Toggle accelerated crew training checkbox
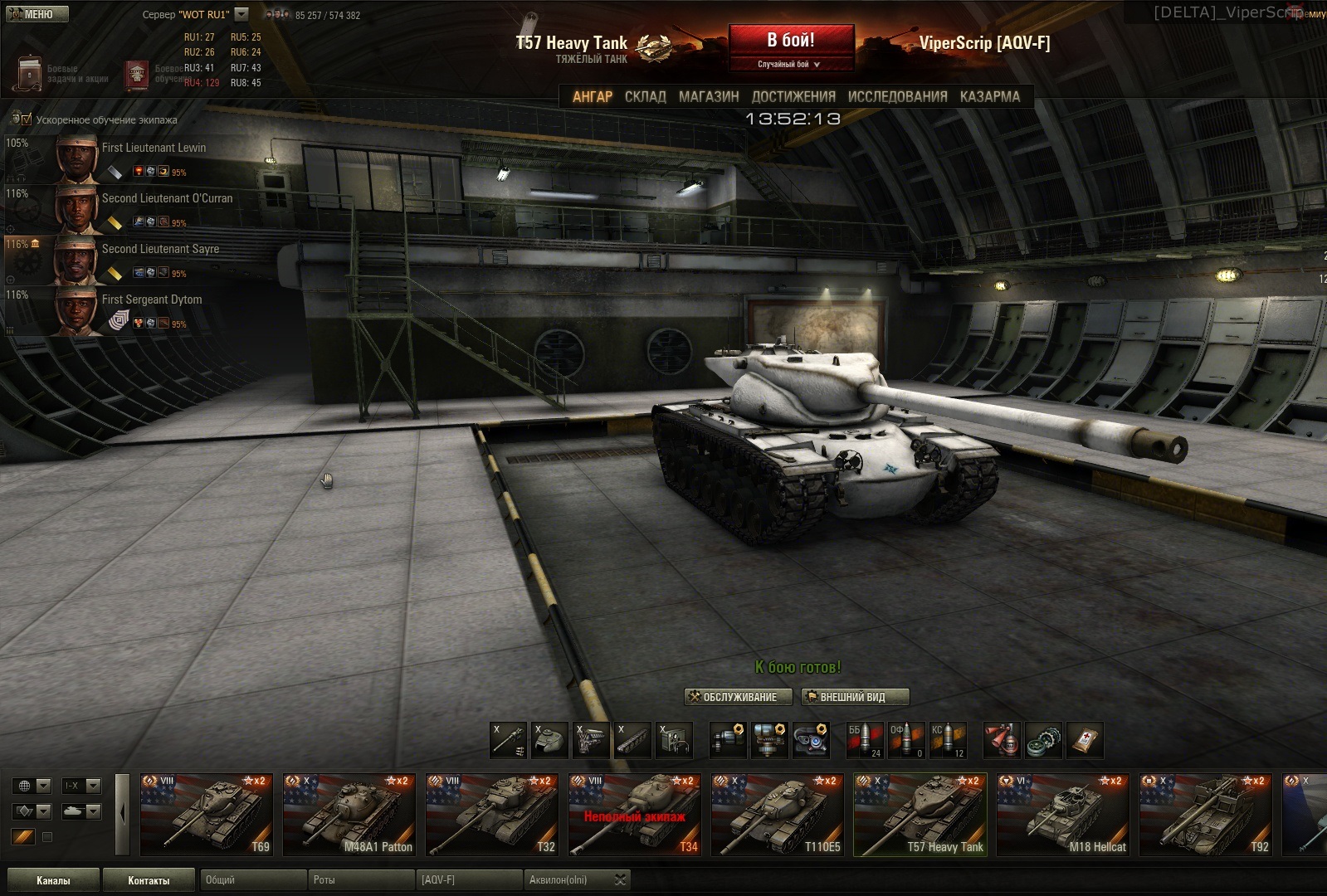This screenshot has width=1327, height=896. (x=27, y=119)
